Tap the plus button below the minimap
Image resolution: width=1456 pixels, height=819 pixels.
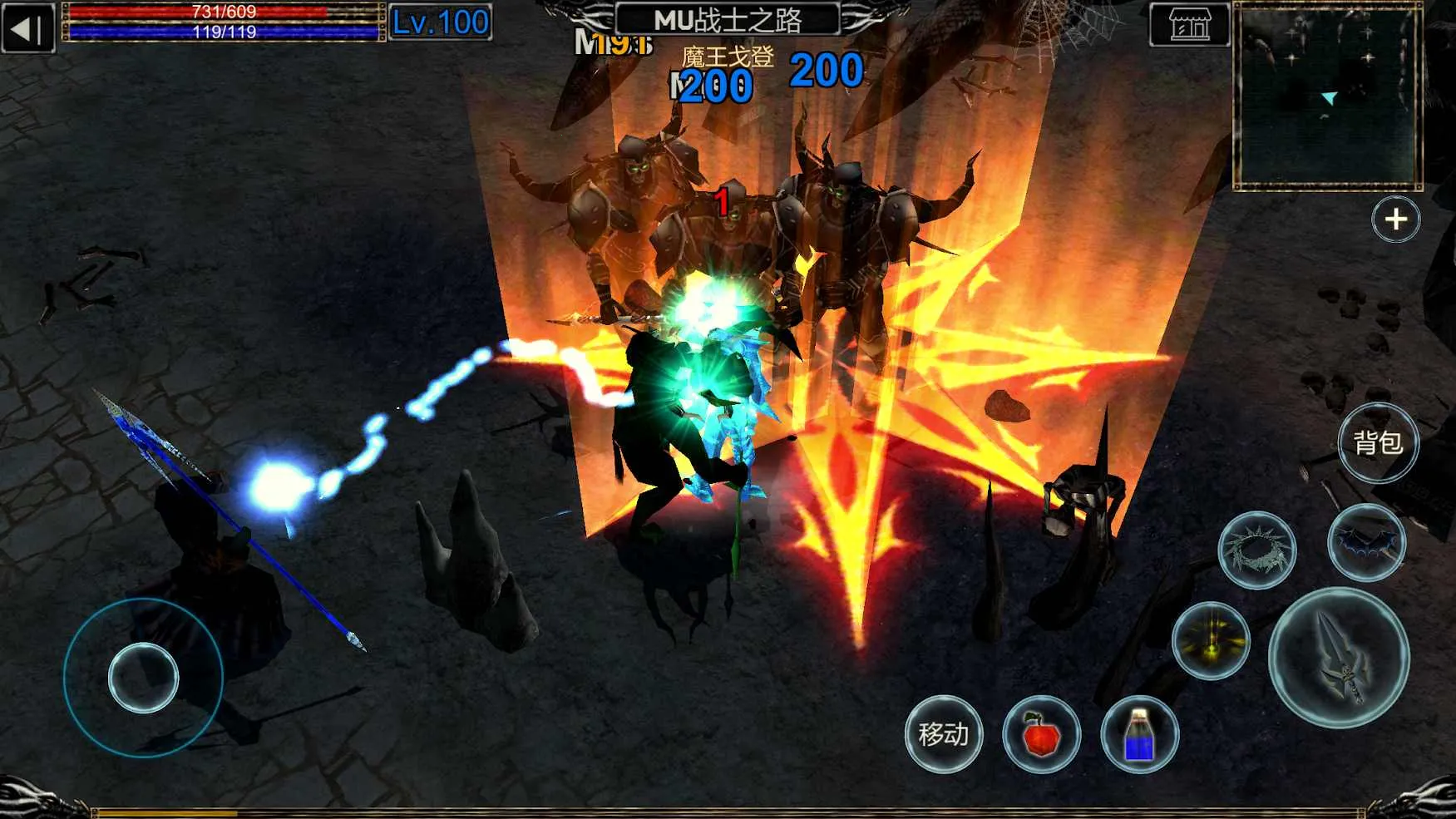1395,220
